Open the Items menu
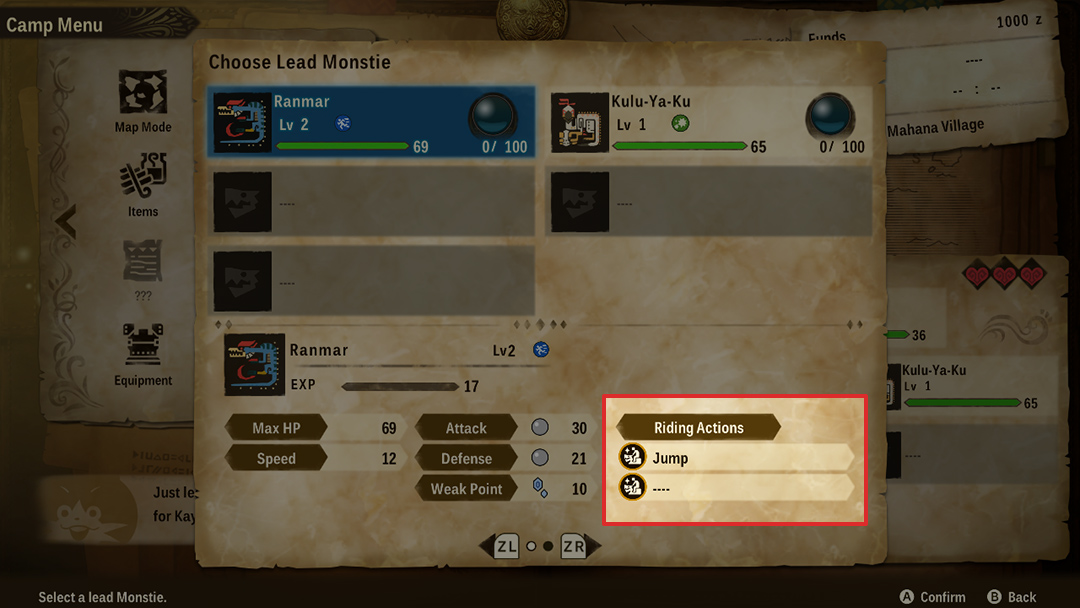Image resolution: width=1080 pixels, height=608 pixels. tap(143, 187)
